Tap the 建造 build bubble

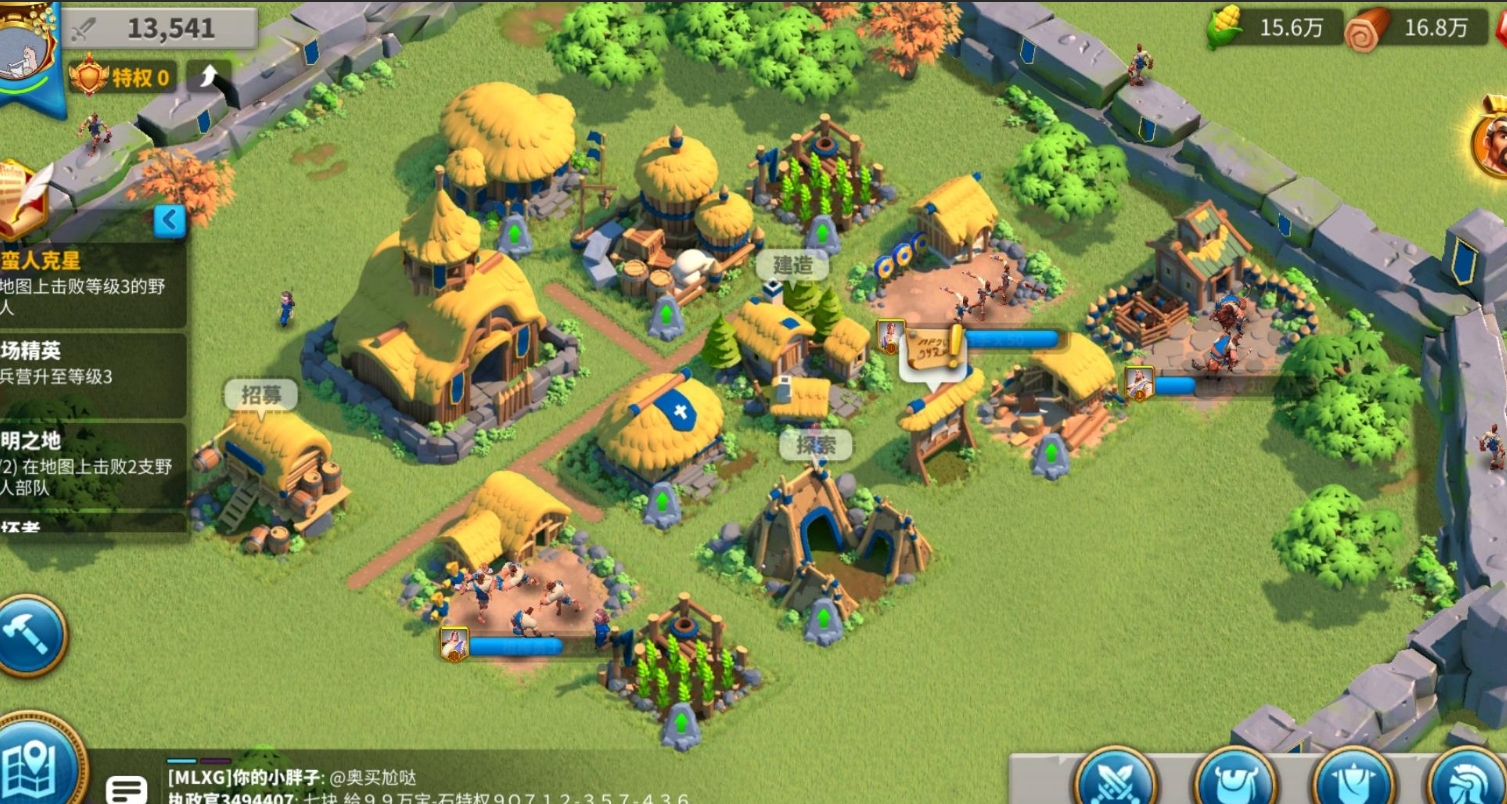click(x=792, y=266)
